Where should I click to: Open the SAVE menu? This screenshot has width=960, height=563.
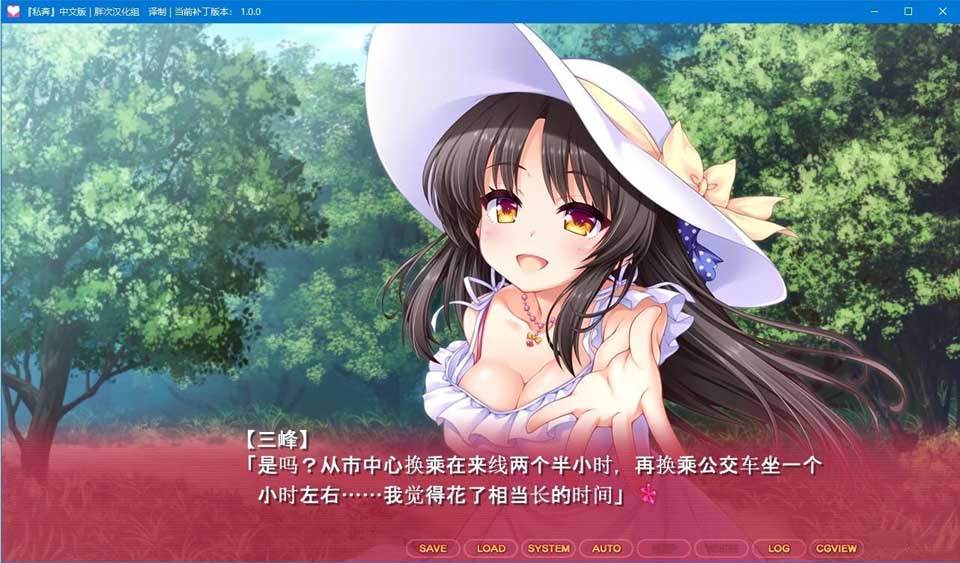(x=433, y=548)
